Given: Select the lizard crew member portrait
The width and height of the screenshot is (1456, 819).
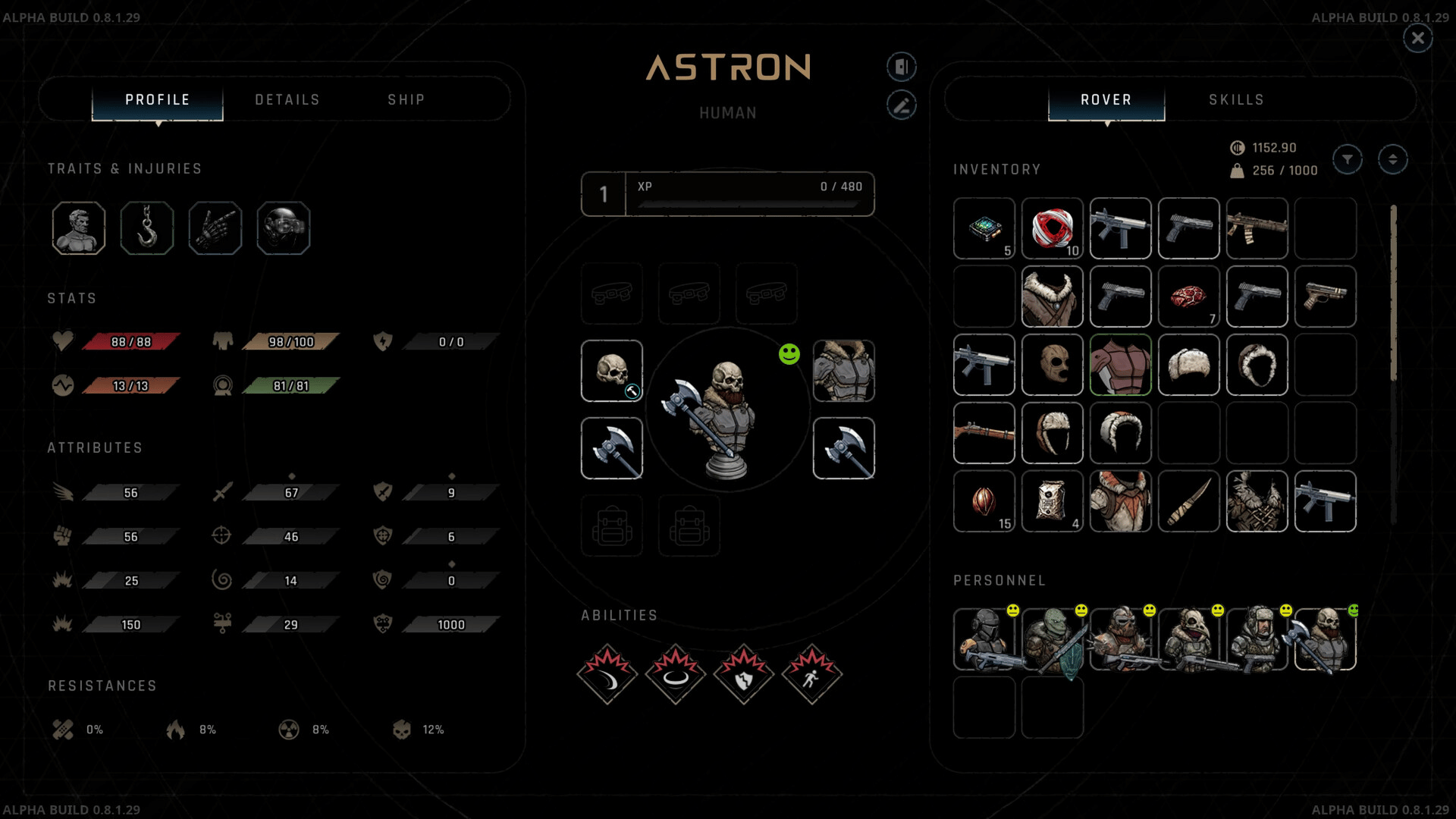Looking at the screenshot, I should pos(1052,639).
